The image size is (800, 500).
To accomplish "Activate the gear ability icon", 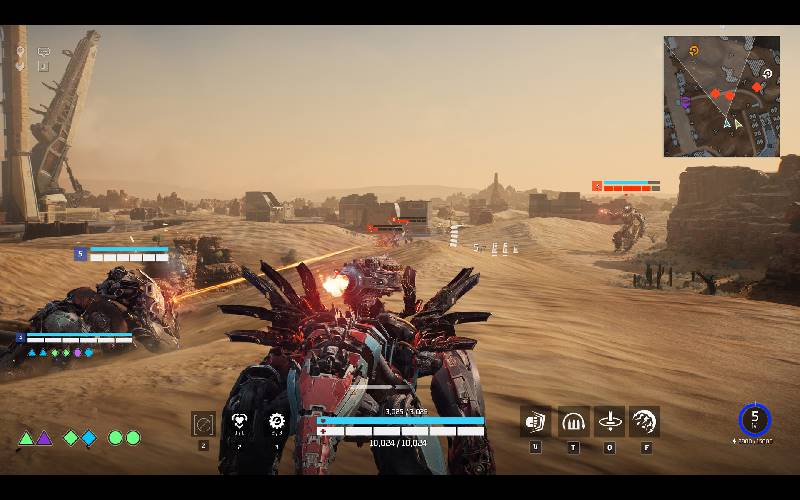I will (x=276, y=422).
